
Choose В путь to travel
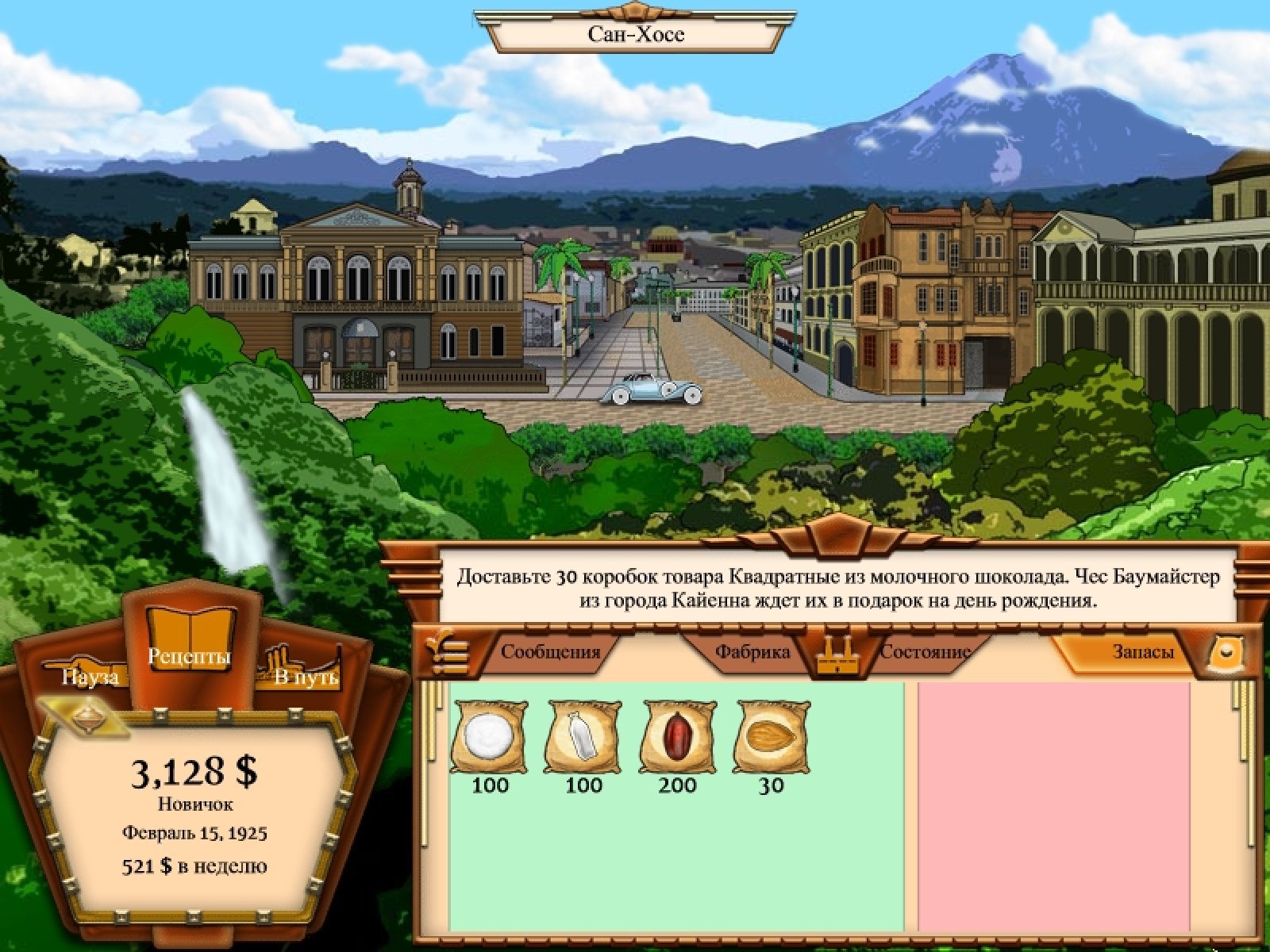306,675
